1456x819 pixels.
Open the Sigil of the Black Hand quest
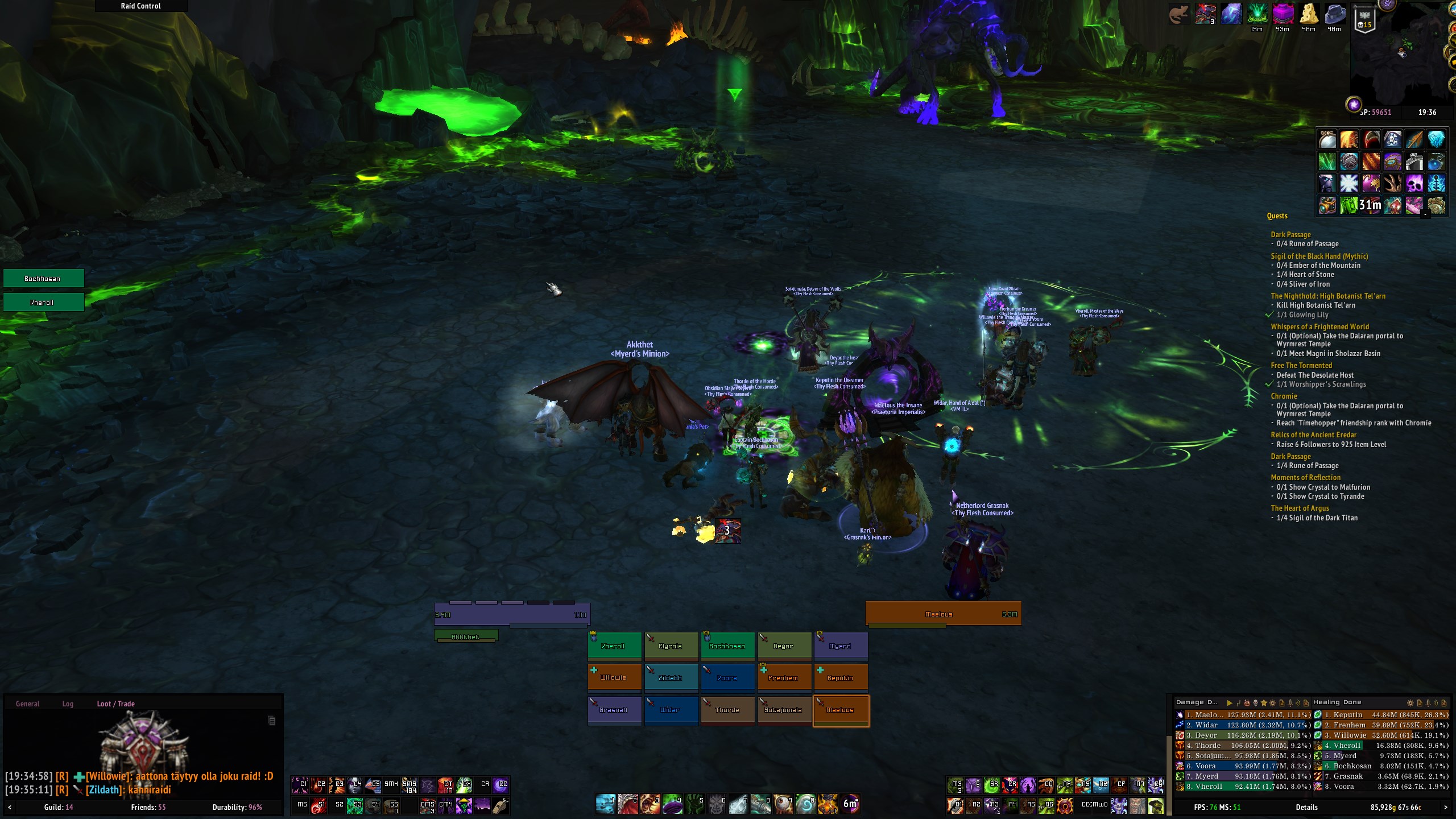point(1319,256)
